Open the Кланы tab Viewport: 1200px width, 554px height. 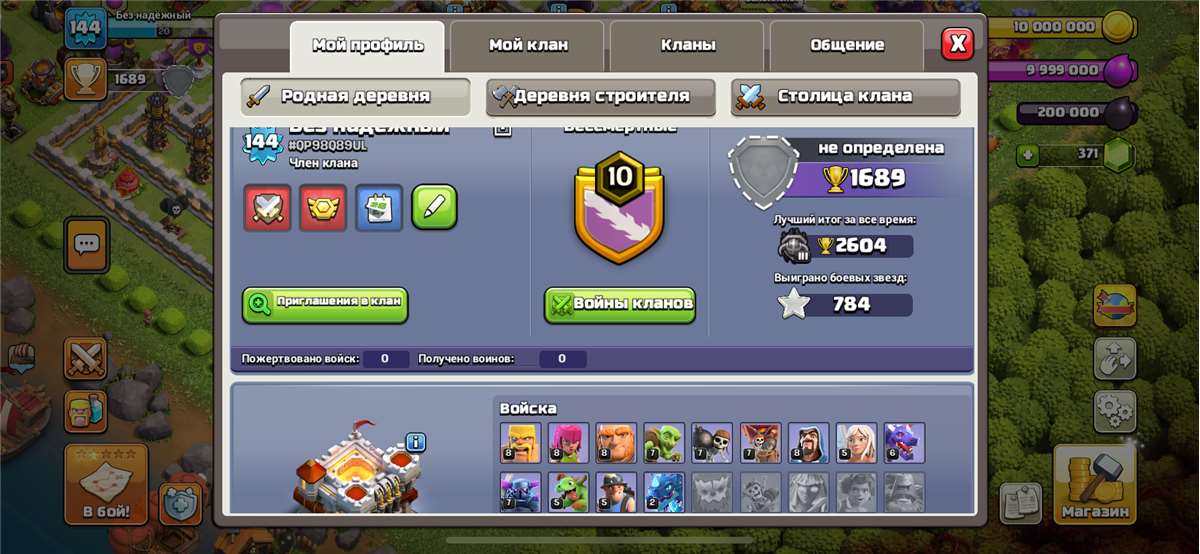(687, 45)
